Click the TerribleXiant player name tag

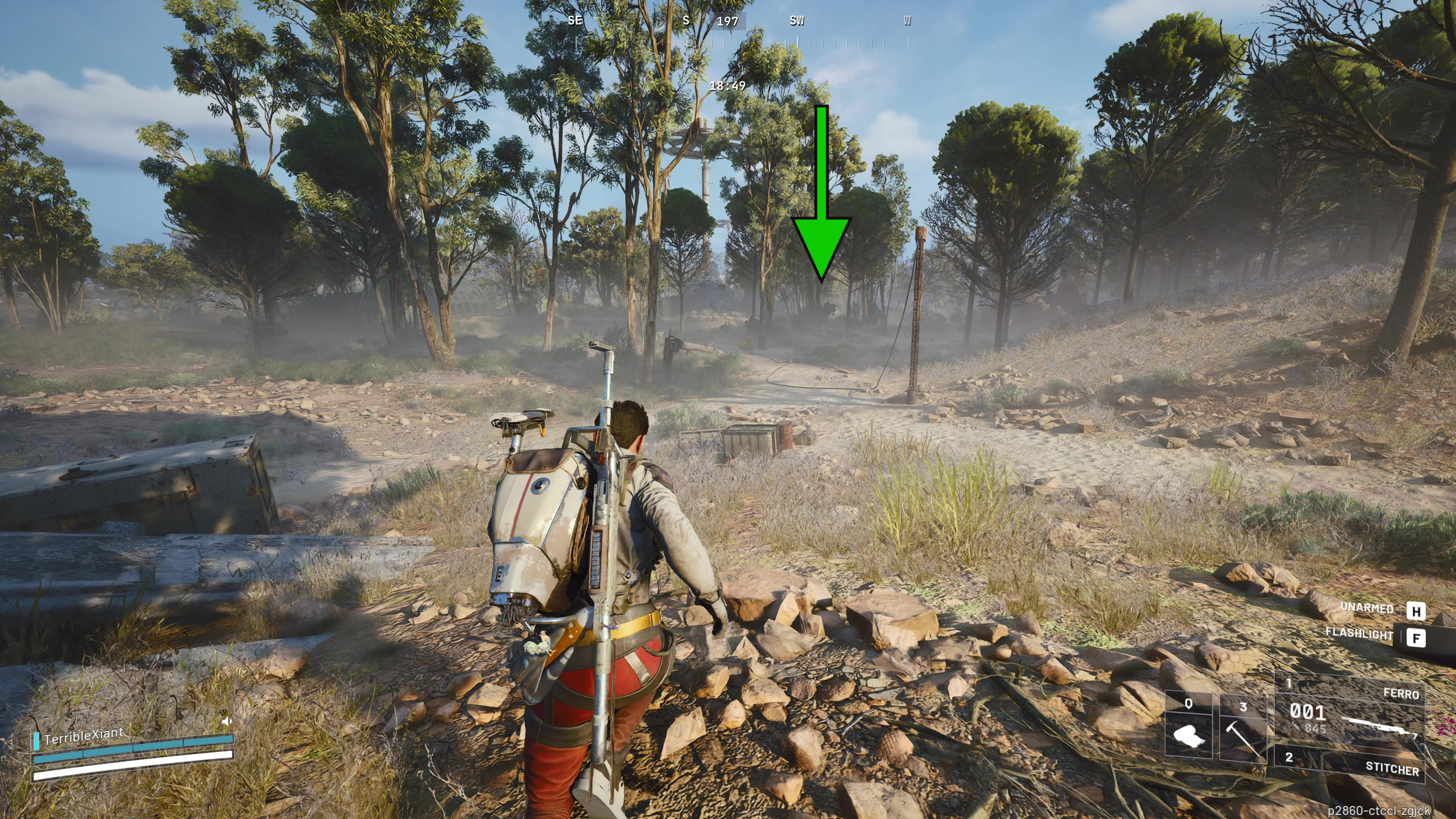pyautogui.click(x=84, y=736)
